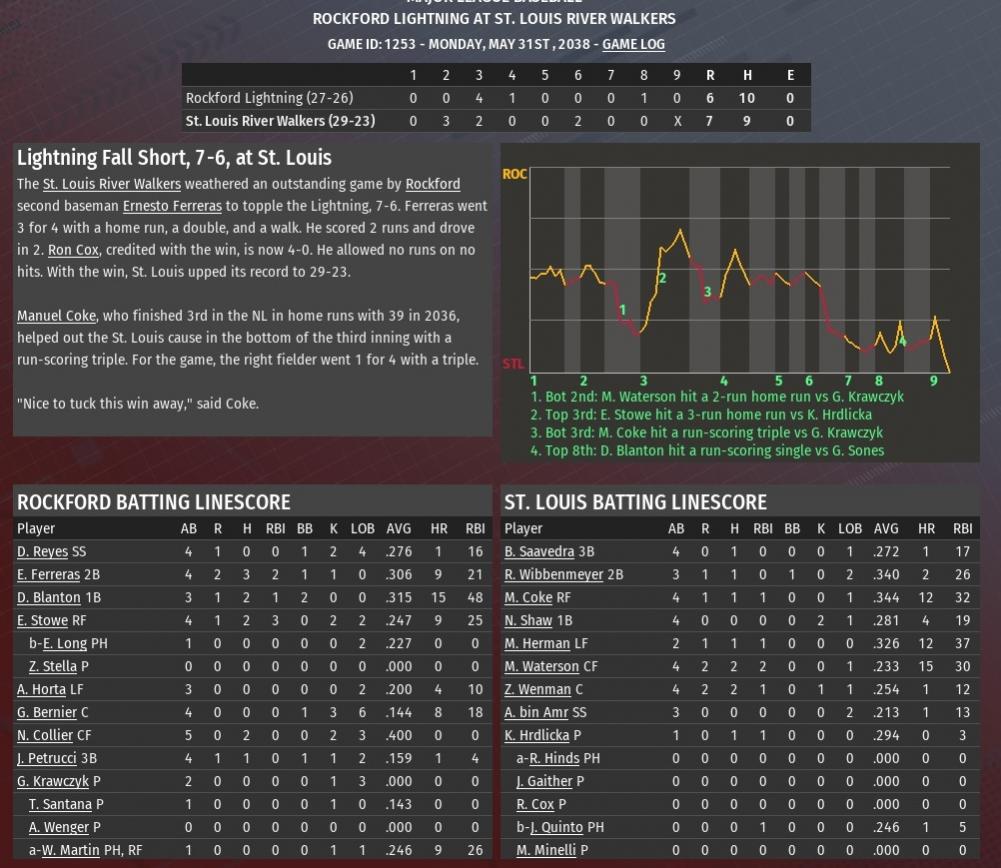View W. Martin's player page
This screenshot has width=1001, height=868.
pos(70,850)
